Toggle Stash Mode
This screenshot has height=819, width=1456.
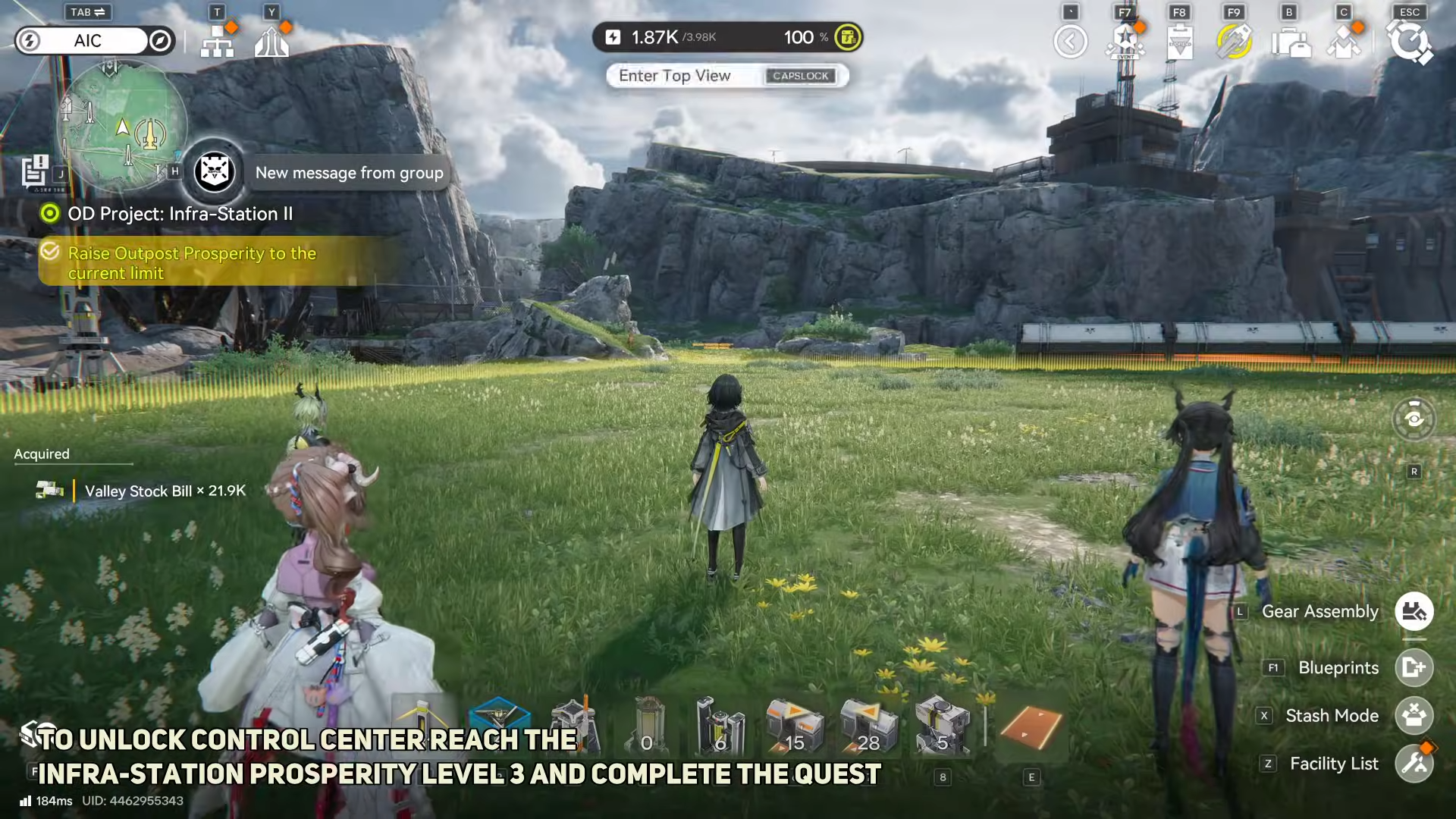pos(1414,715)
